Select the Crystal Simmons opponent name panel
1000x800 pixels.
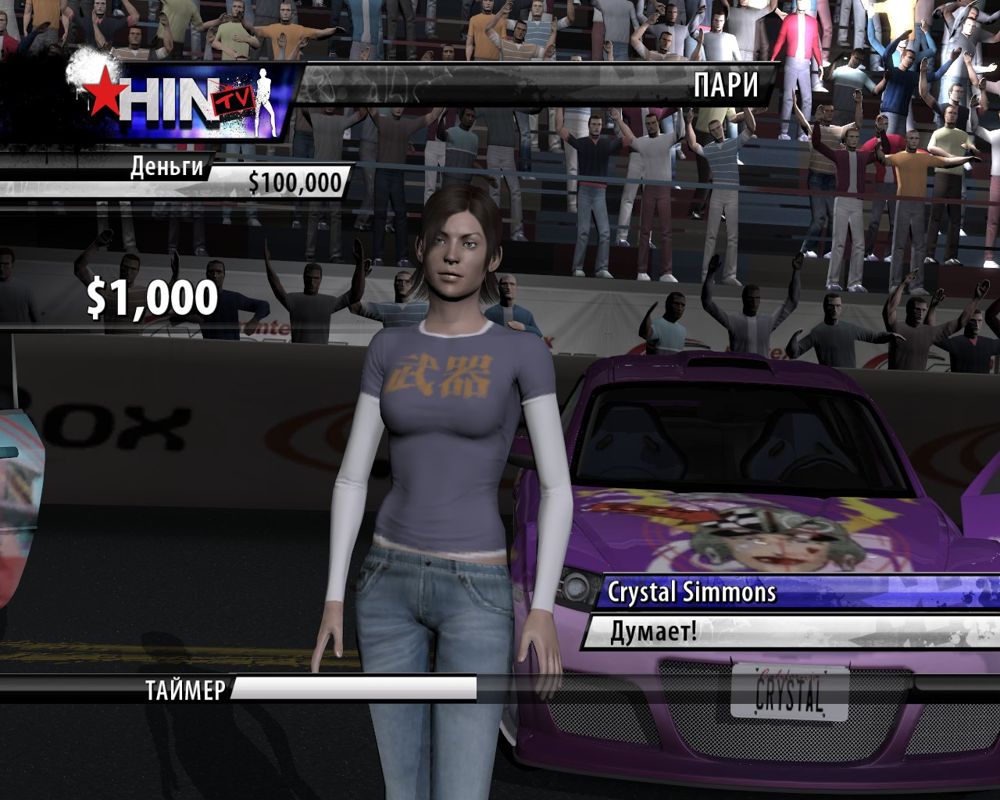[692, 592]
